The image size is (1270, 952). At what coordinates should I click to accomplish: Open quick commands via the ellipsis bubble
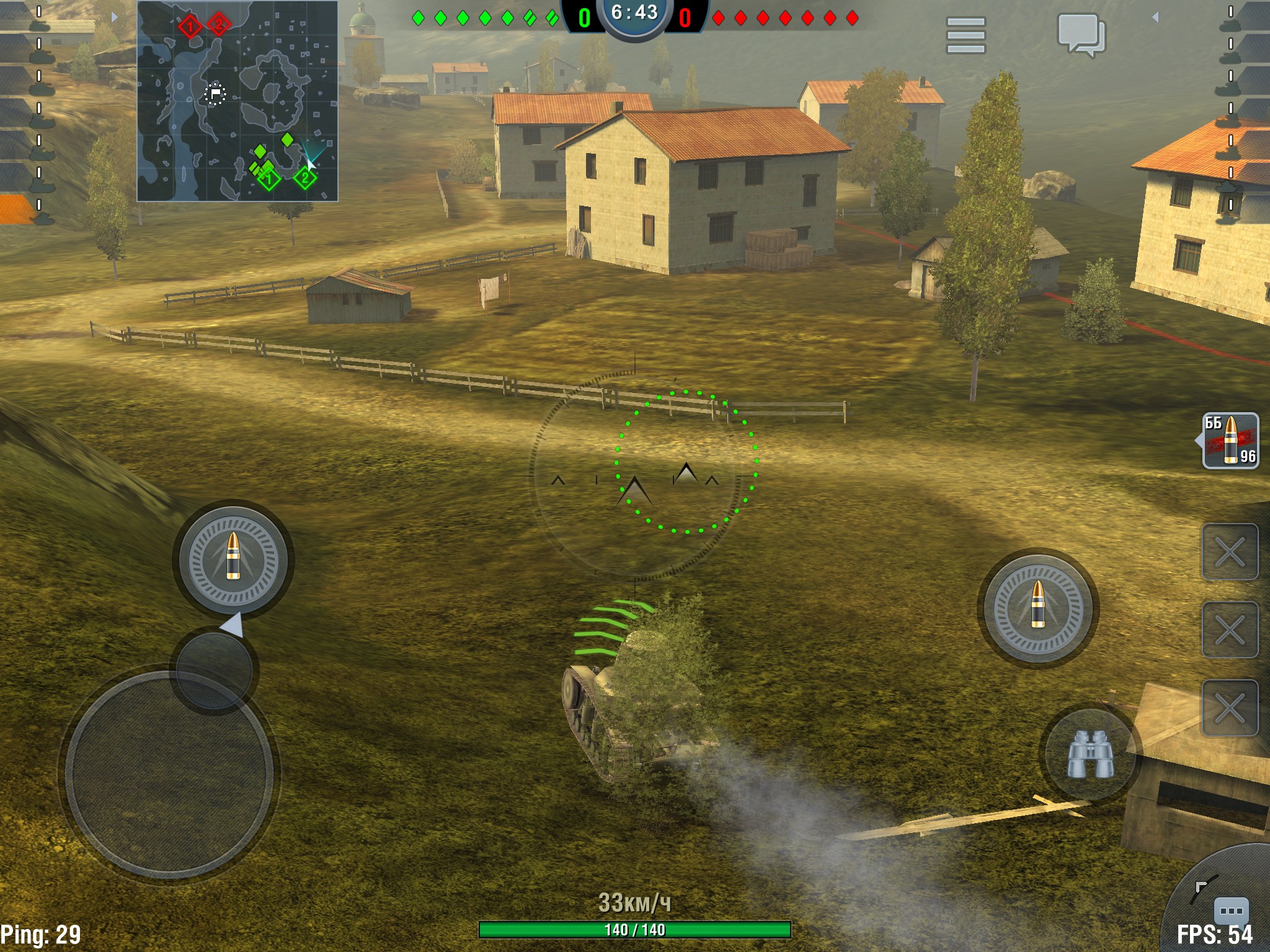point(1230,910)
